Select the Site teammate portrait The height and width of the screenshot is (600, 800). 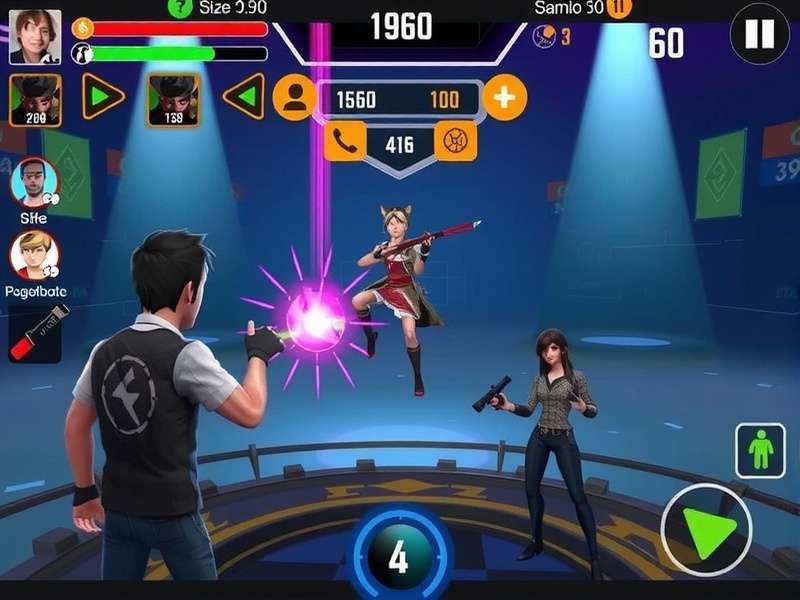pyautogui.click(x=34, y=183)
